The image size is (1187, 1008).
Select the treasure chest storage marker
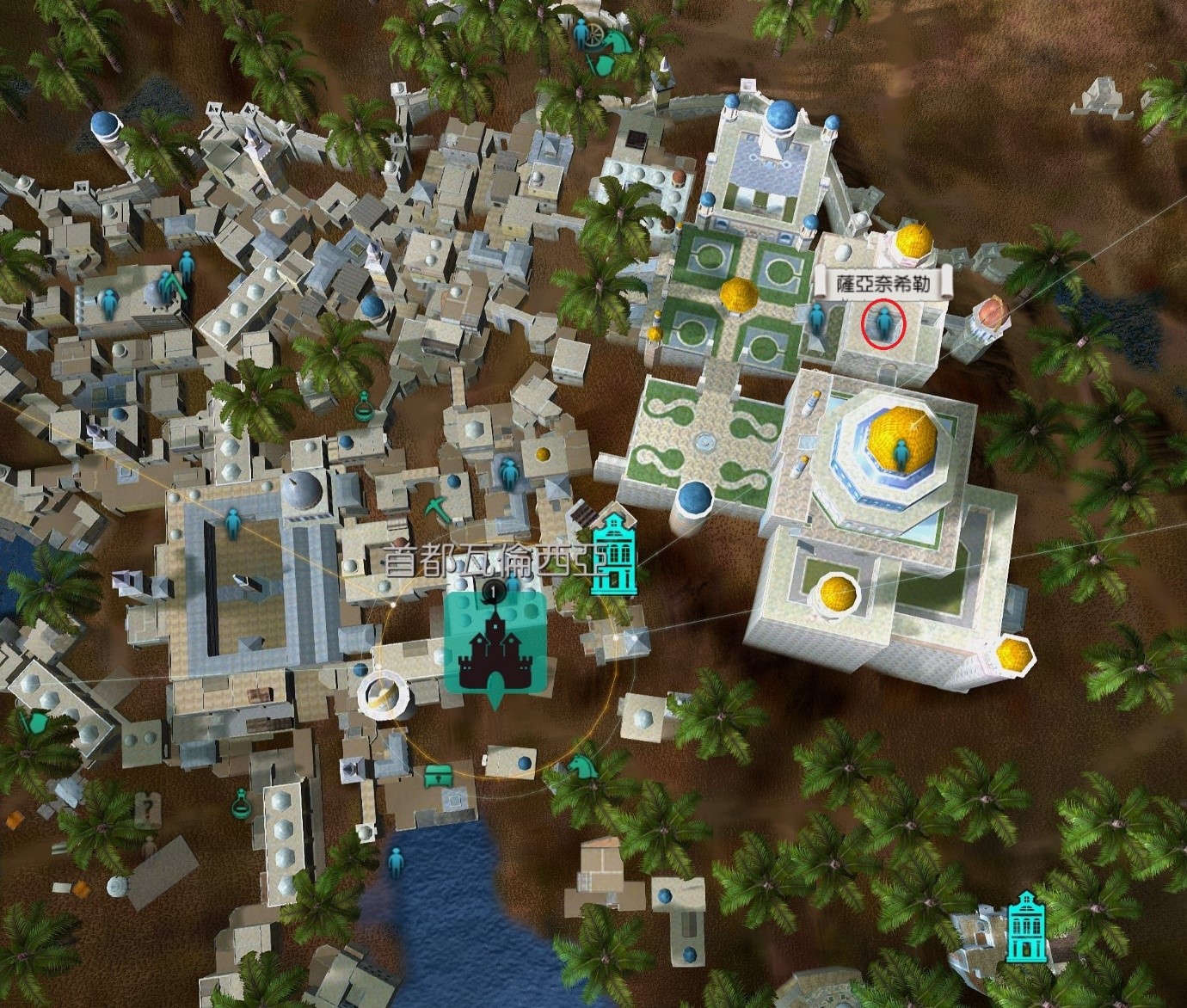point(439,776)
